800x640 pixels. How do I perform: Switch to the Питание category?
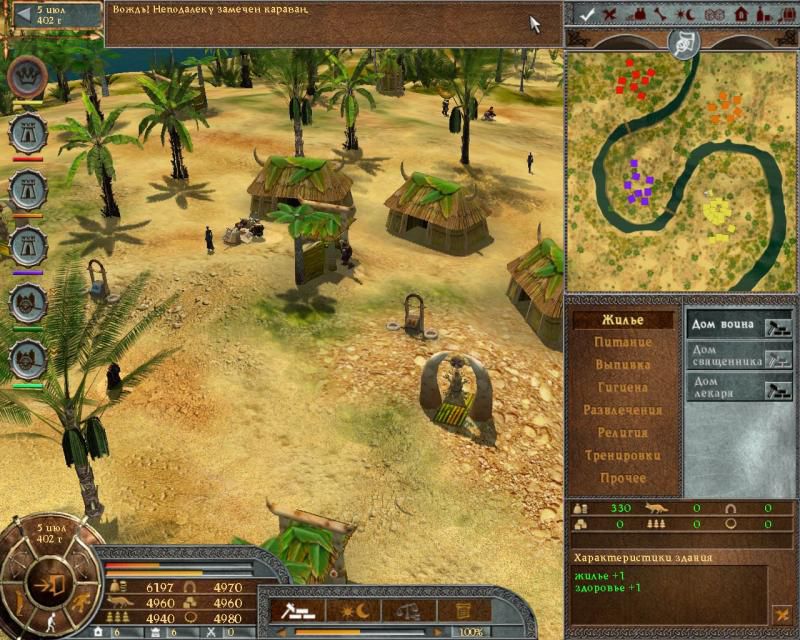[622, 343]
